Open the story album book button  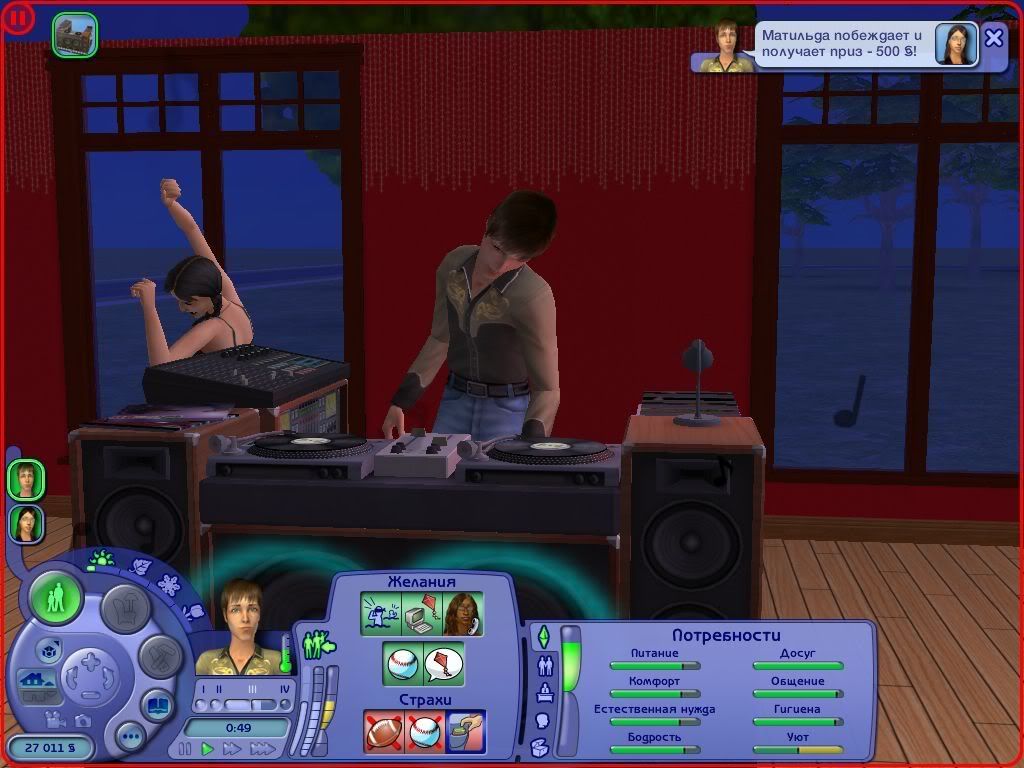click(157, 705)
